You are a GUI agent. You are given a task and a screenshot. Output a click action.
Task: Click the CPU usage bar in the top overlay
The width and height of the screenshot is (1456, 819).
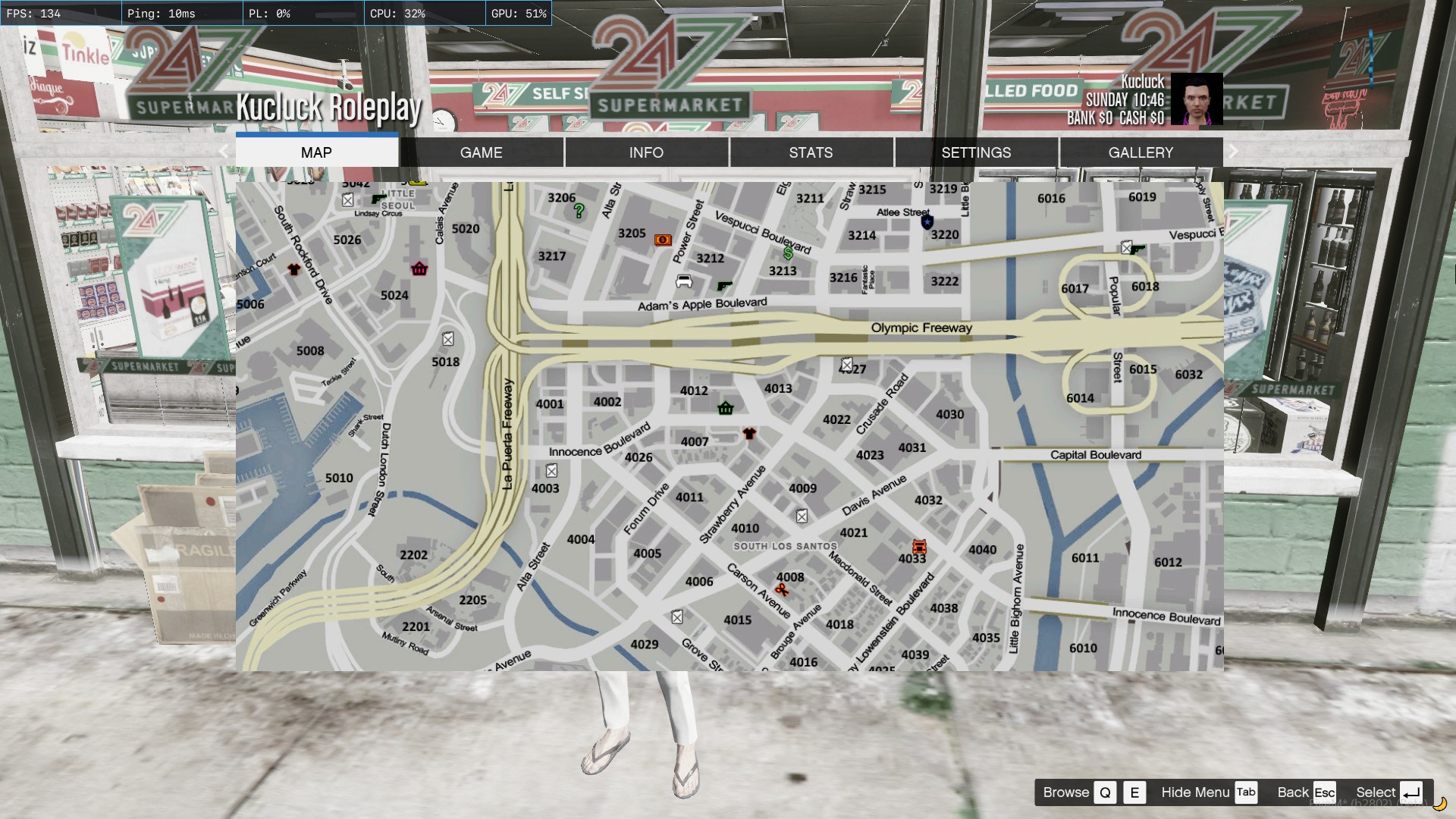coord(425,13)
